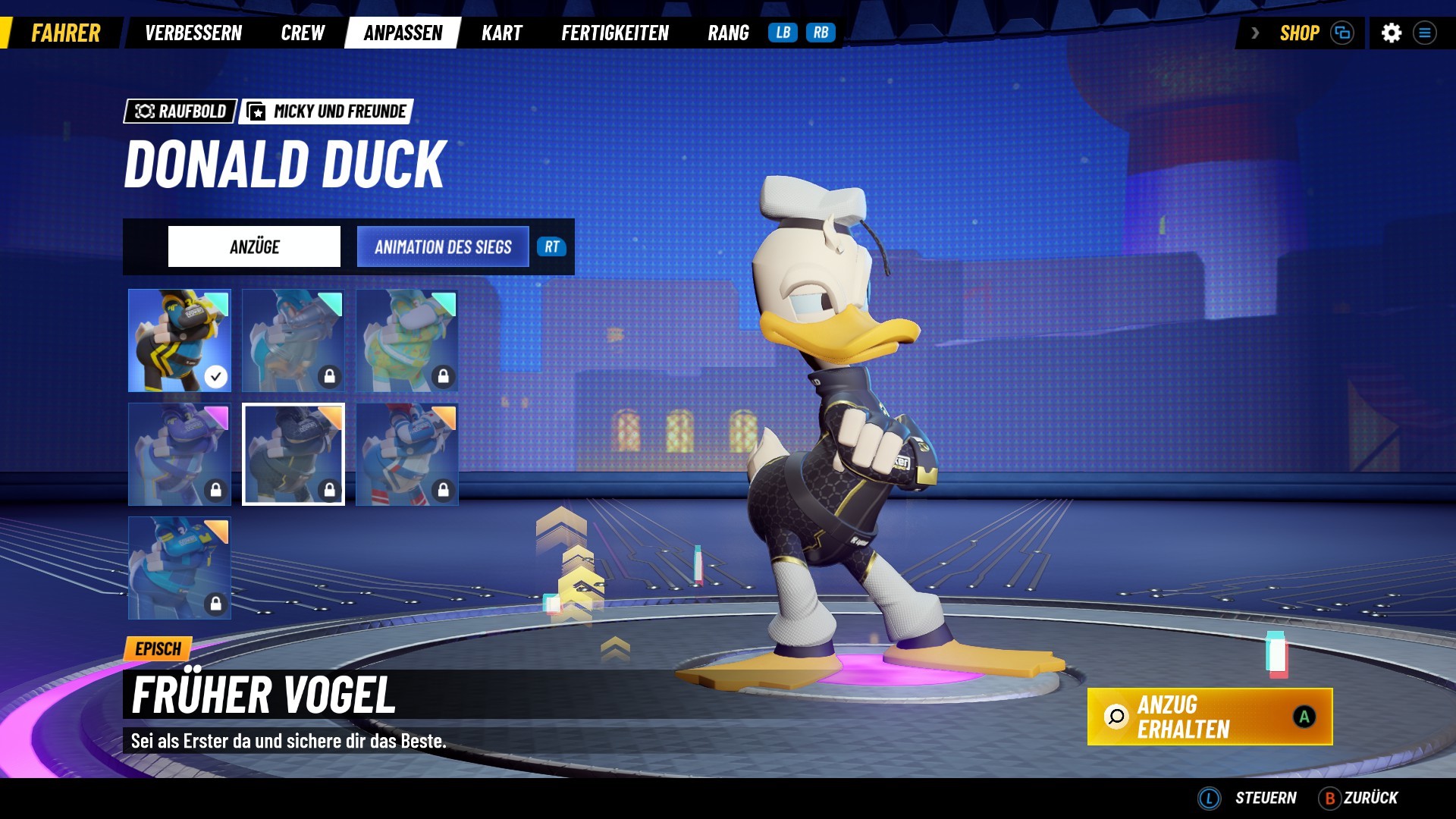The height and width of the screenshot is (819, 1456).
Task: Select the locked green floral suit
Action: (407, 340)
